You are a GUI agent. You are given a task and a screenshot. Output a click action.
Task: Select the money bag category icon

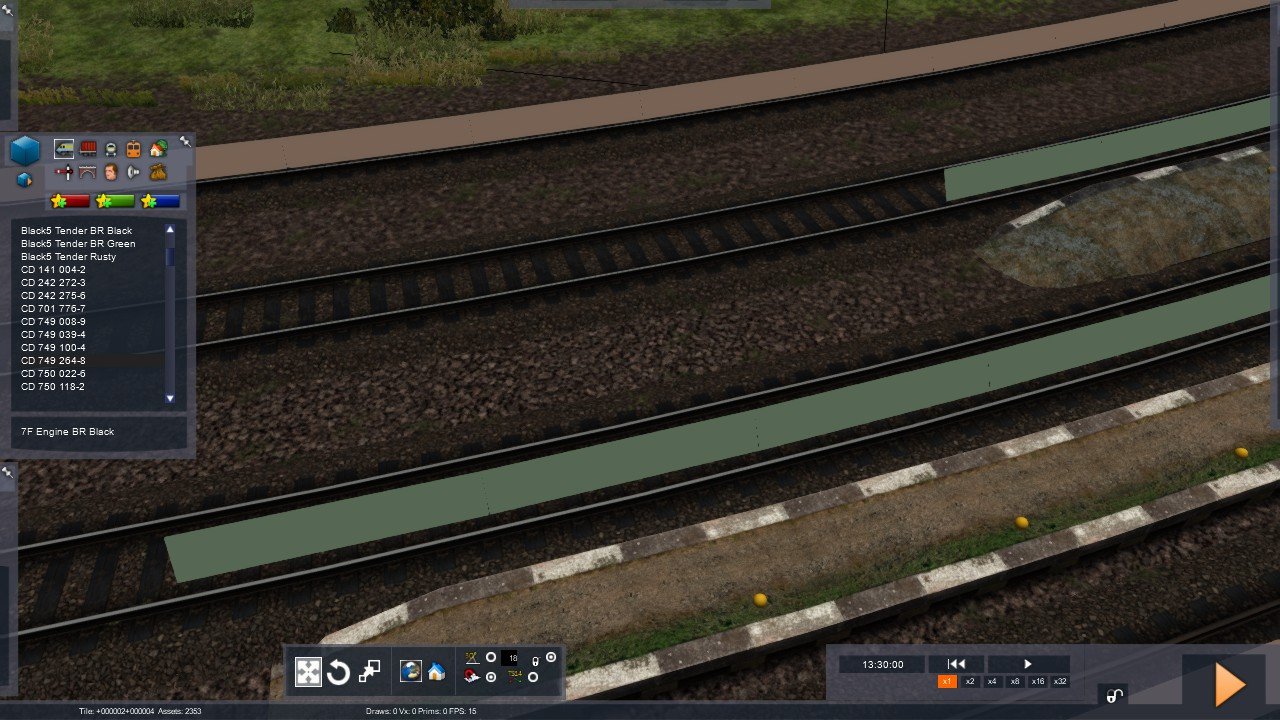click(x=158, y=172)
